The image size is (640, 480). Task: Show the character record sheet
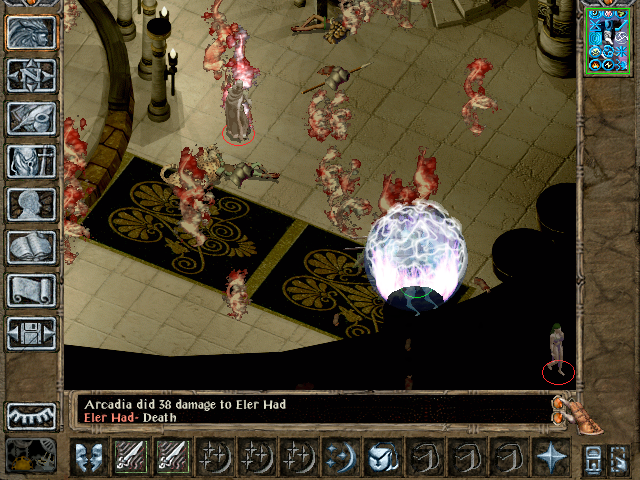(31, 204)
